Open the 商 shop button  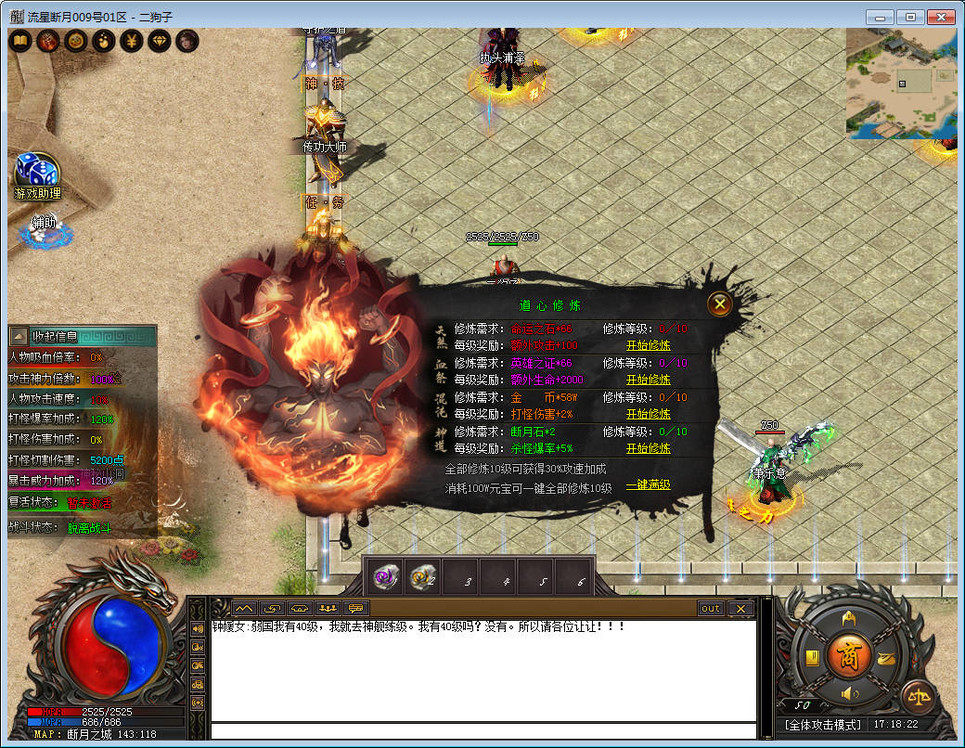point(849,655)
